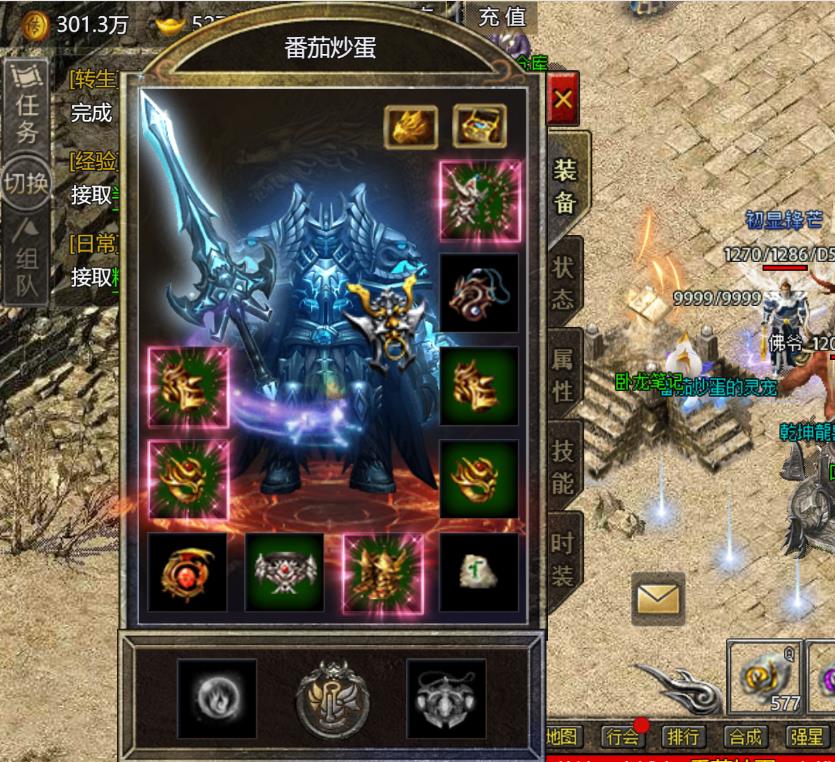Select the rune stone equipment slot
This screenshot has width=835, height=762.
(480, 572)
